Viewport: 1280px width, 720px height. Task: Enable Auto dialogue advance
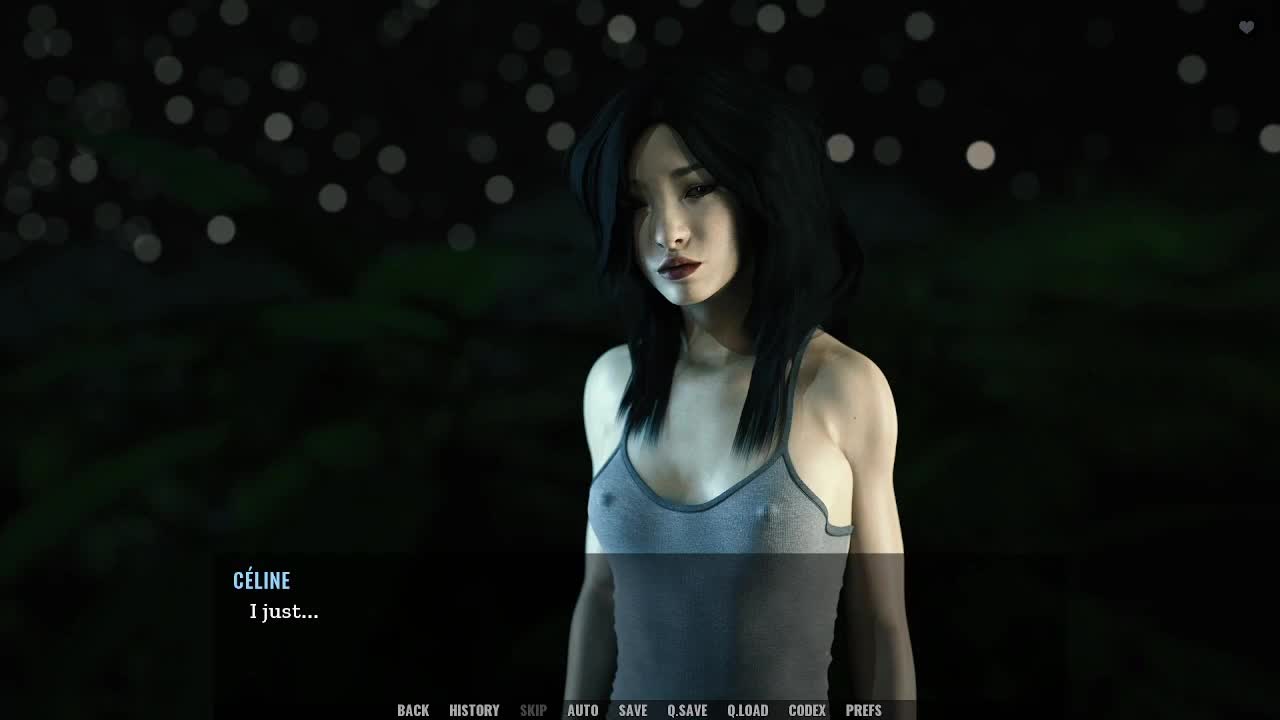(582, 710)
